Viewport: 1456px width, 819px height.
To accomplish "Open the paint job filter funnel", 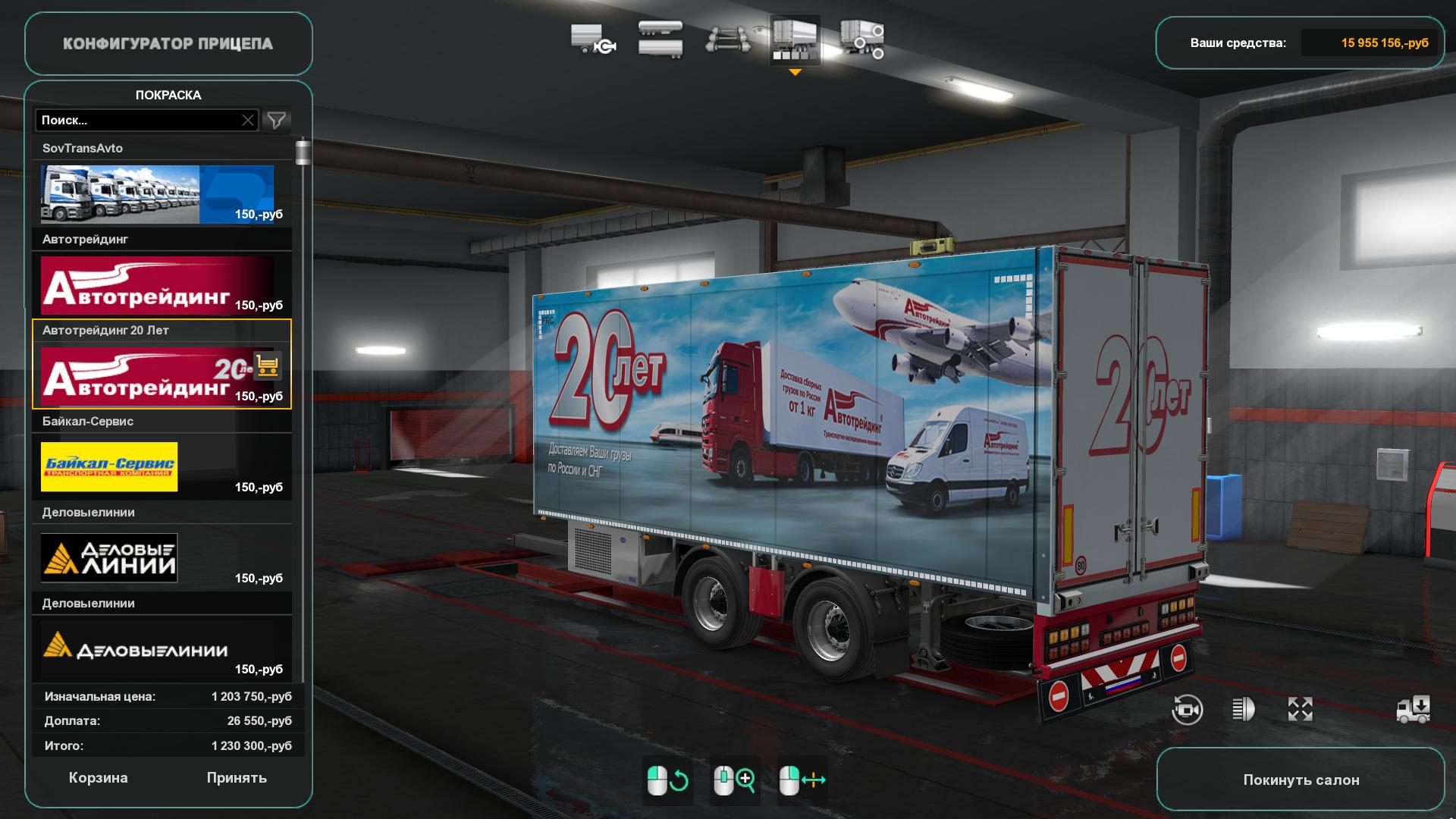I will [277, 121].
